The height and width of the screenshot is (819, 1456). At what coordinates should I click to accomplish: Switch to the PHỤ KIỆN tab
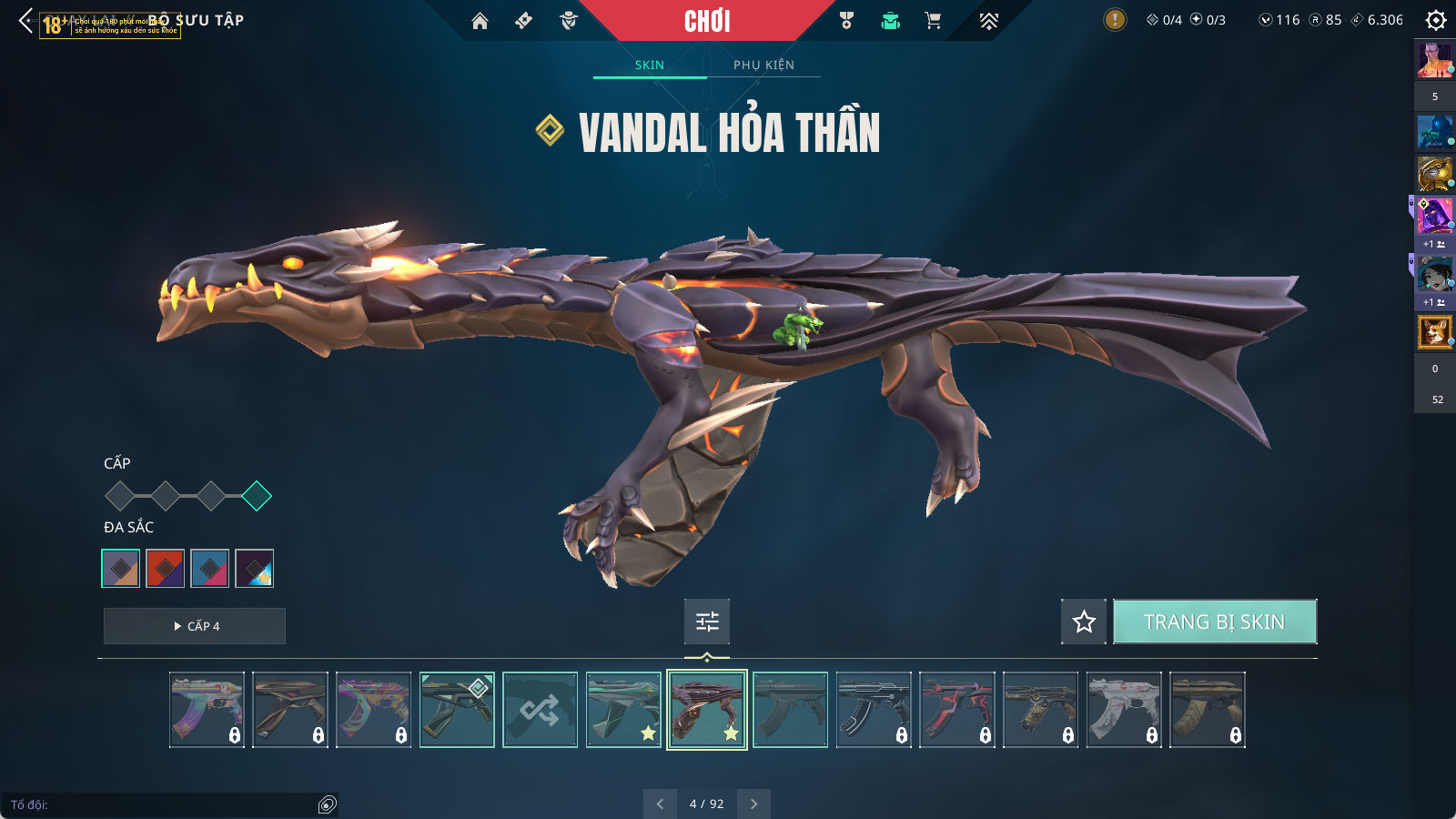[763, 65]
